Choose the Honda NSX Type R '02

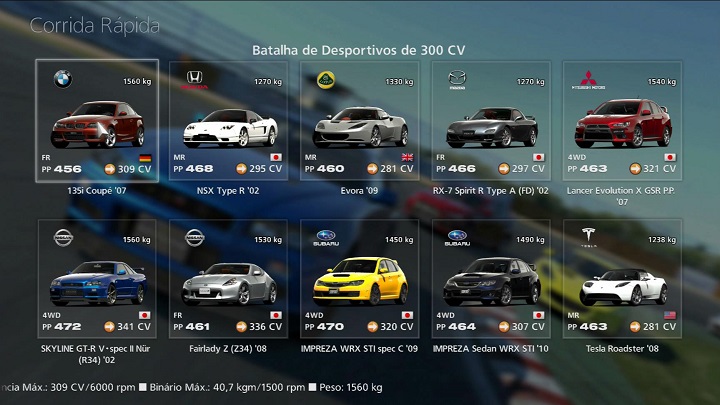tap(228, 121)
